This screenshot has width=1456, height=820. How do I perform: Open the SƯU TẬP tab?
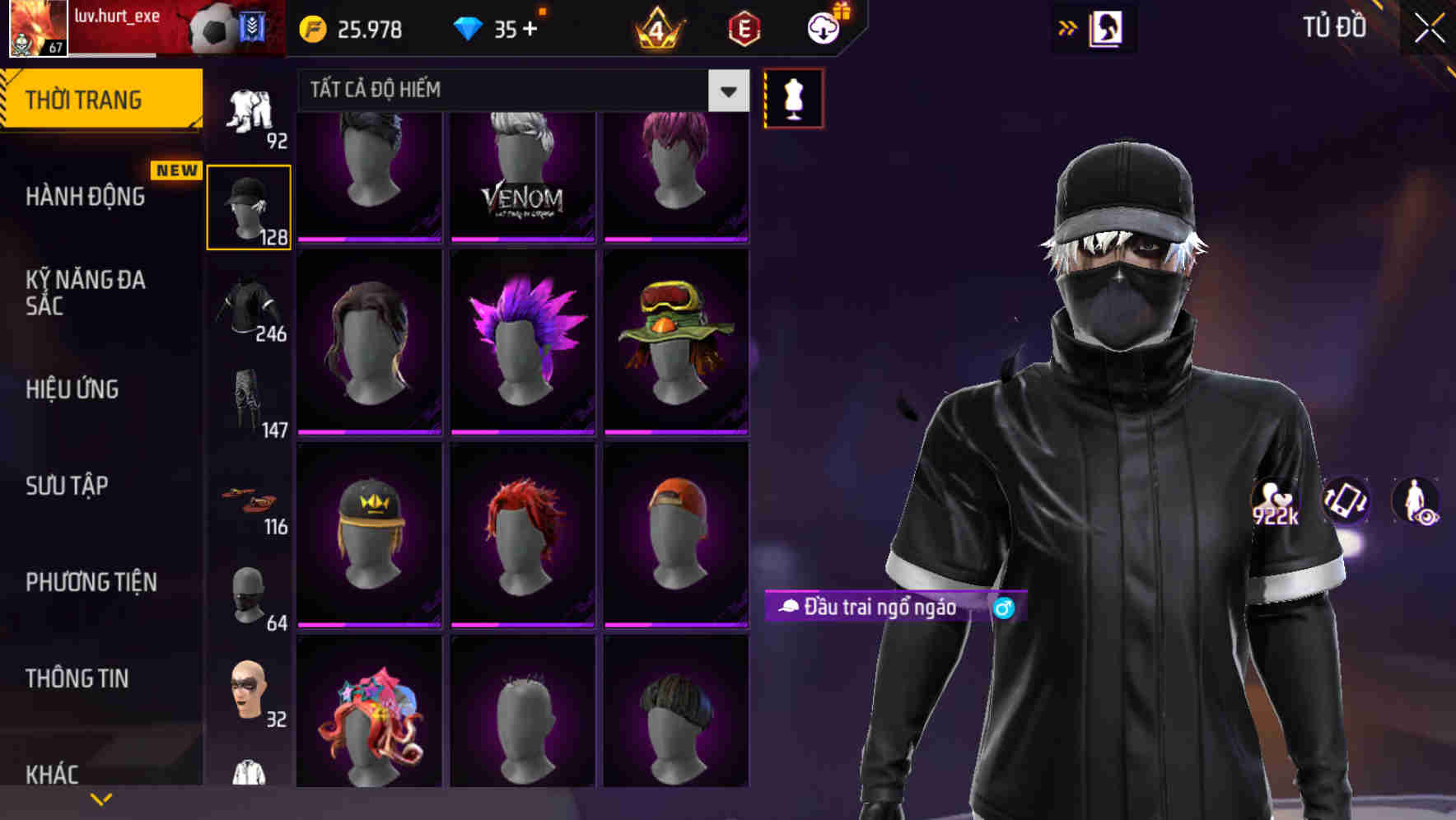[x=65, y=487]
